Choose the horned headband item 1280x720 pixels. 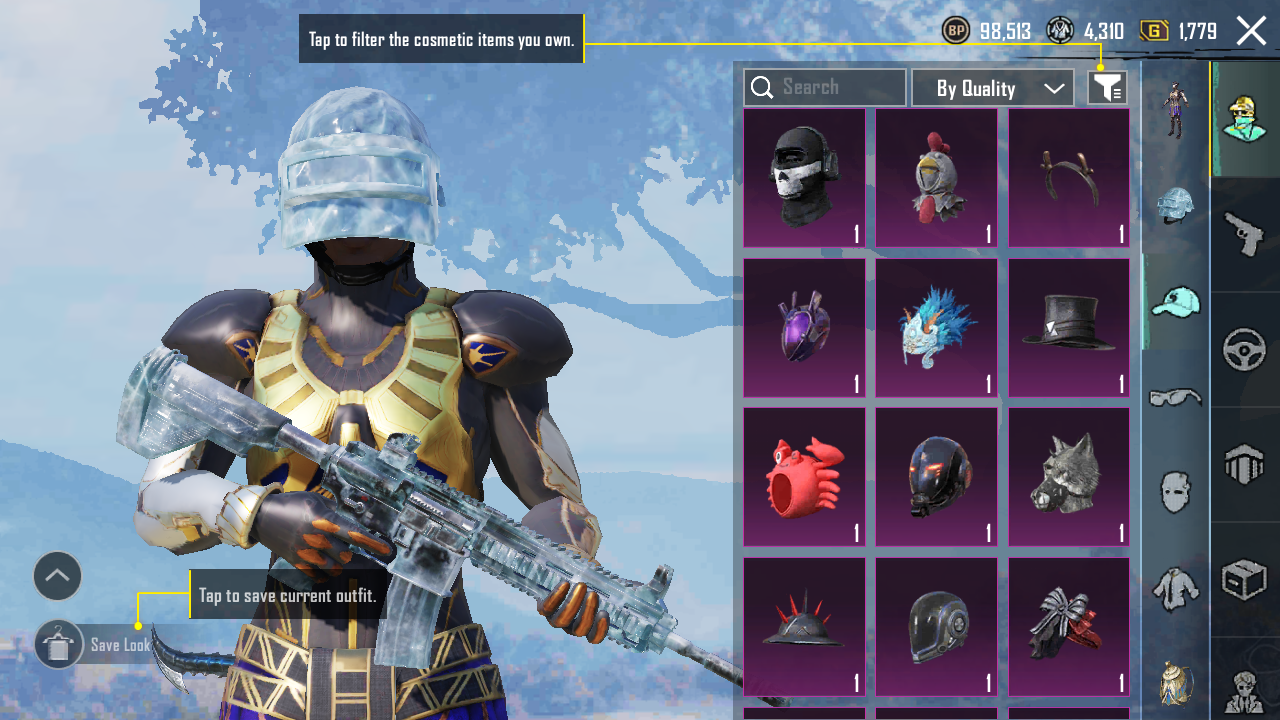1069,178
